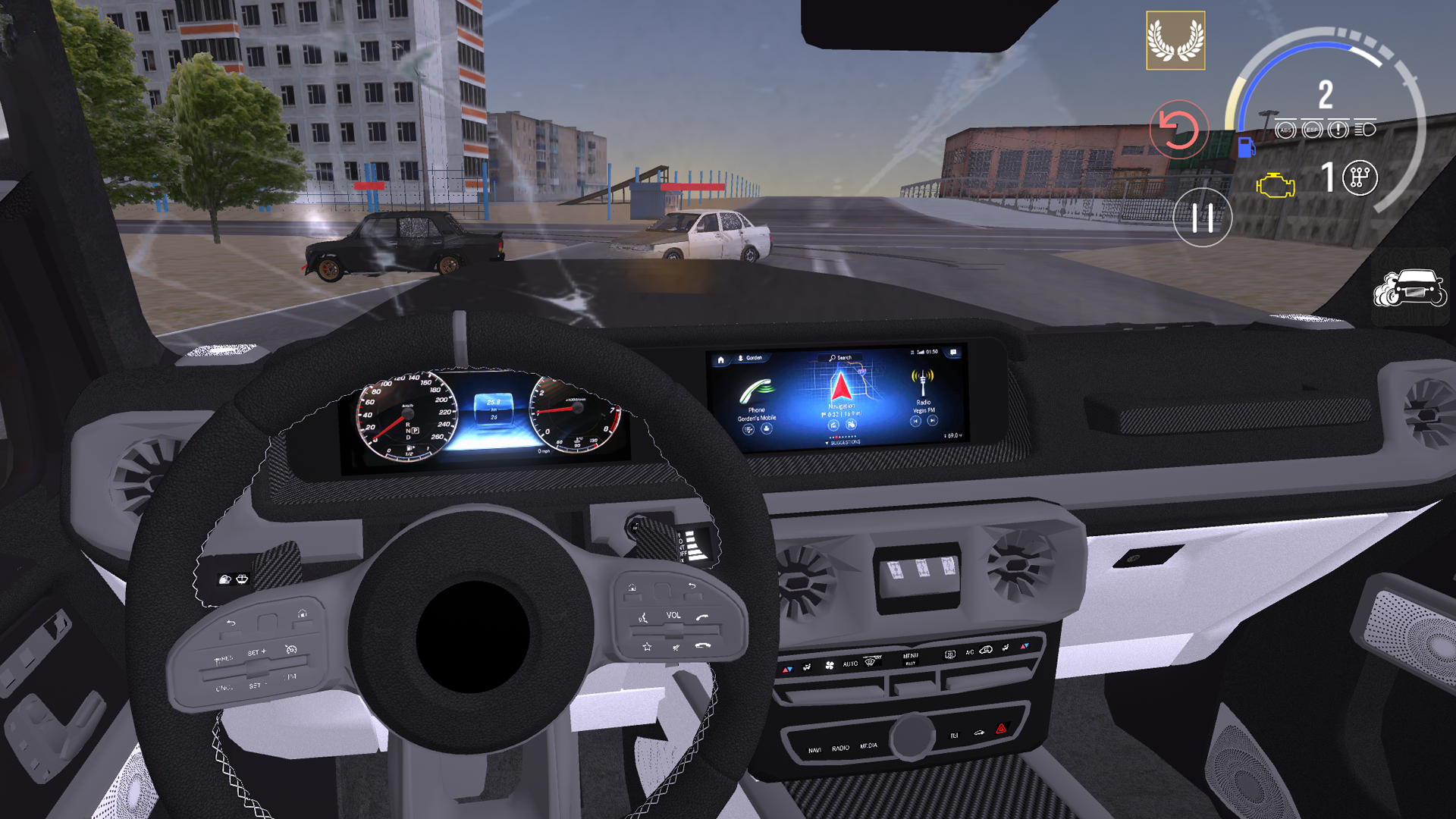
Task: Select the NAVI button on the center console
Action: [815, 749]
